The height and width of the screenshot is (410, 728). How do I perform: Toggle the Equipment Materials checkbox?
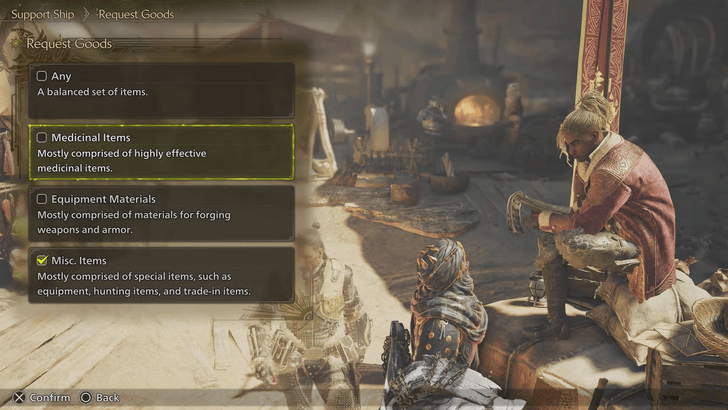pyautogui.click(x=42, y=199)
